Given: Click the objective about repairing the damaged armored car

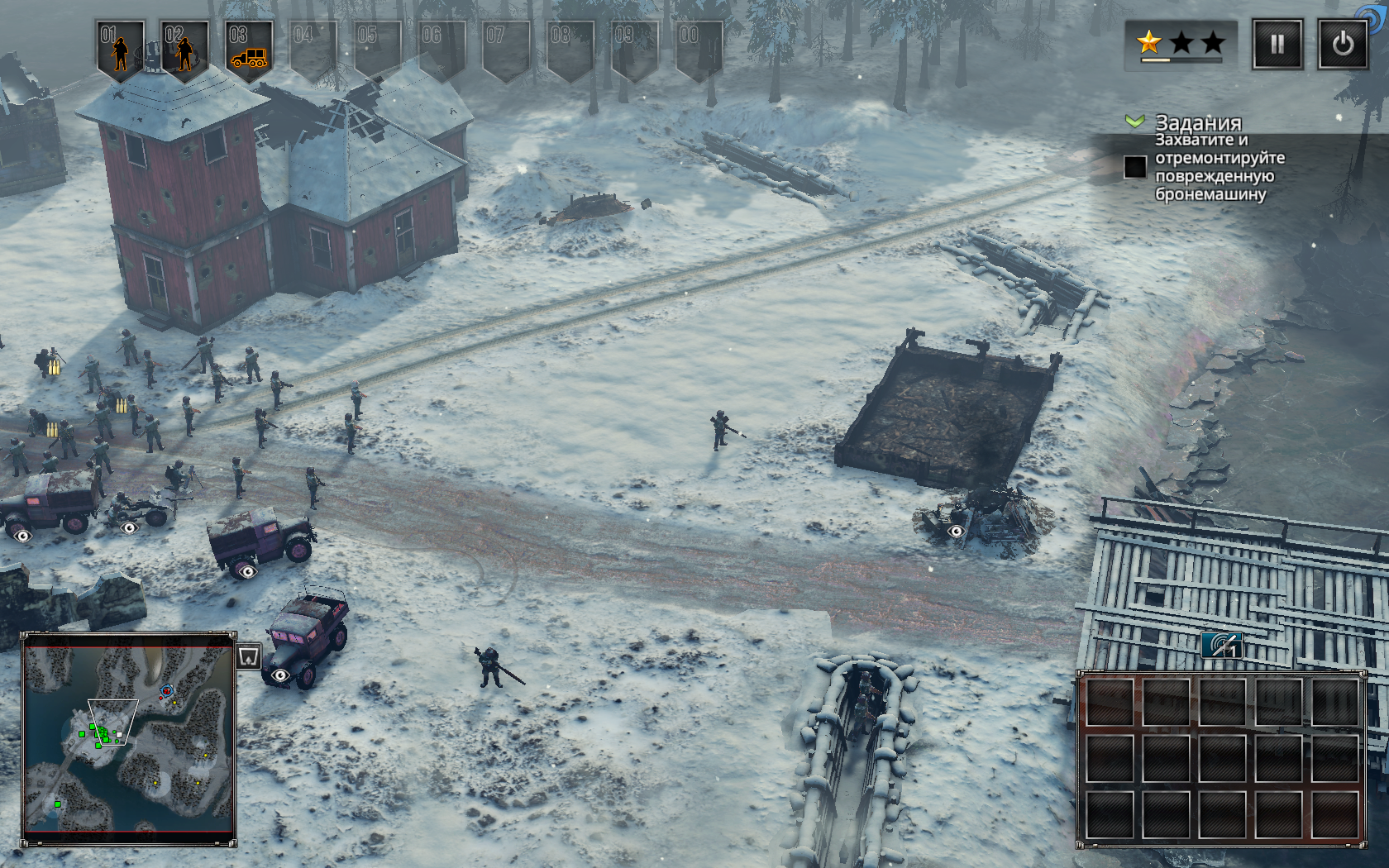Looking at the screenshot, I should (x=1220, y=167).
